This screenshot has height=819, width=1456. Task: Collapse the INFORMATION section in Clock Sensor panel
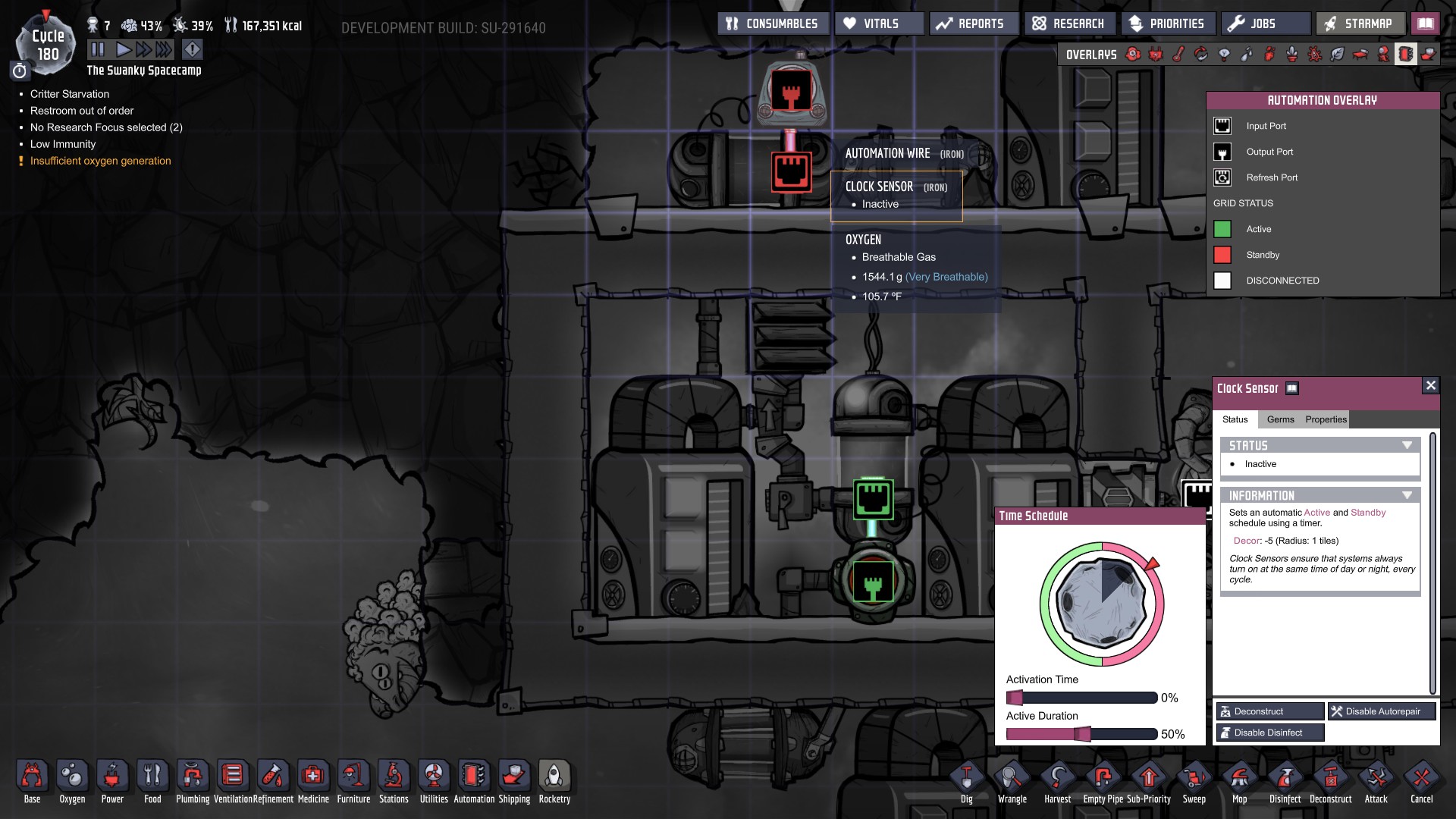click(x=1409, y=494)
